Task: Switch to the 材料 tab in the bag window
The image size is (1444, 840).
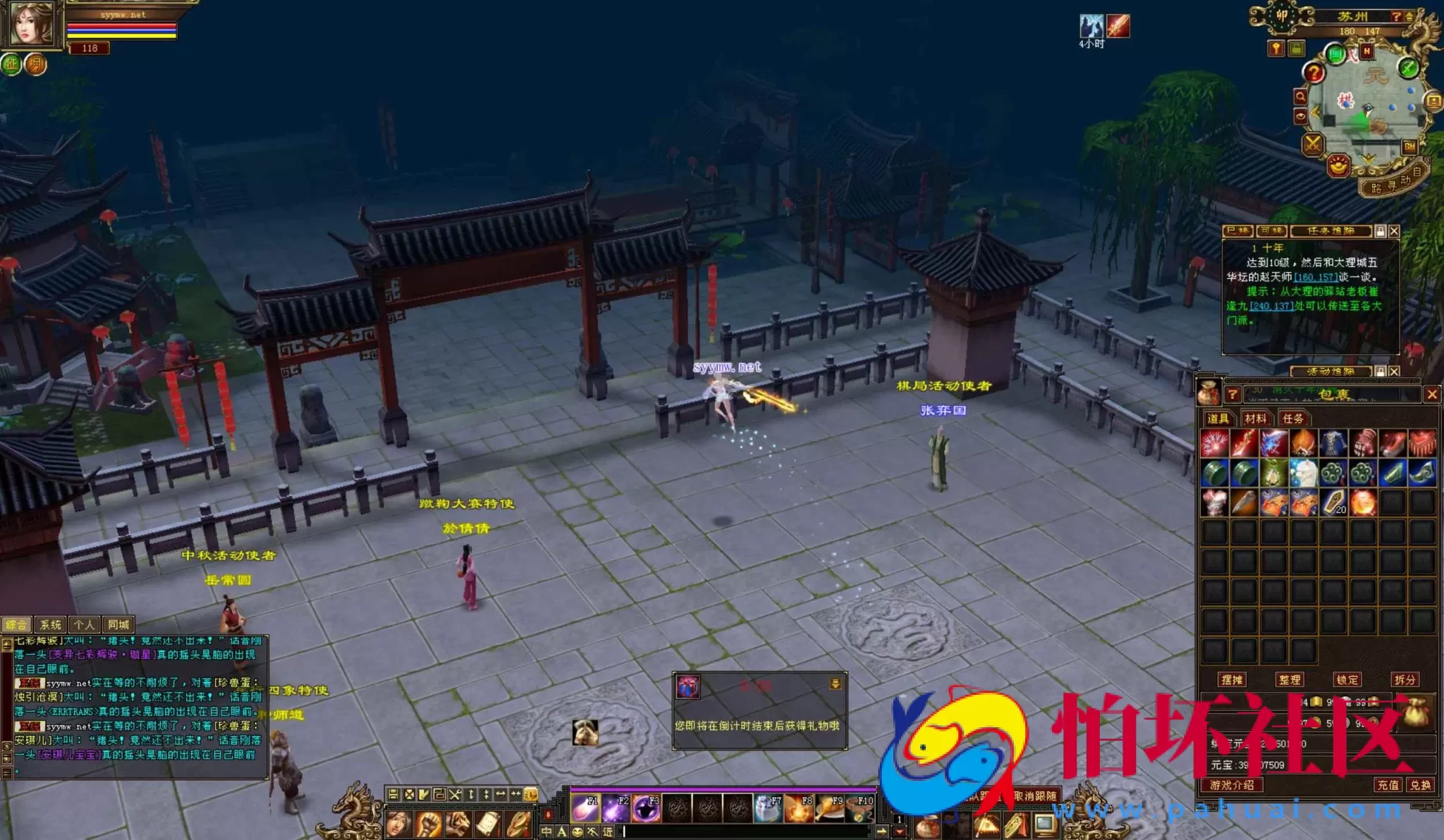Action: click(x=1256, y=419)
